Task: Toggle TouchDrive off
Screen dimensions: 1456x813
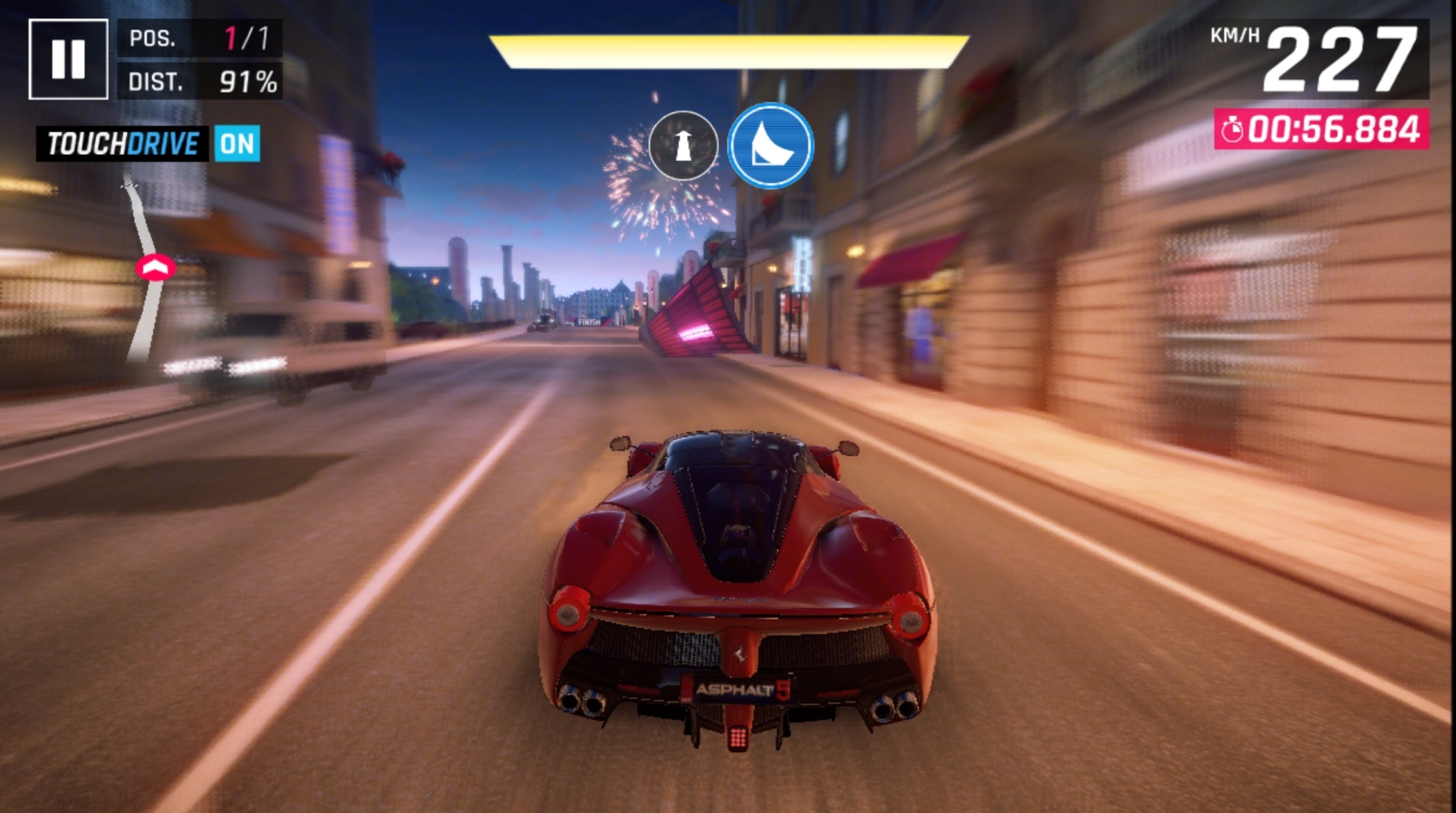Action: (x=237, y=143)
